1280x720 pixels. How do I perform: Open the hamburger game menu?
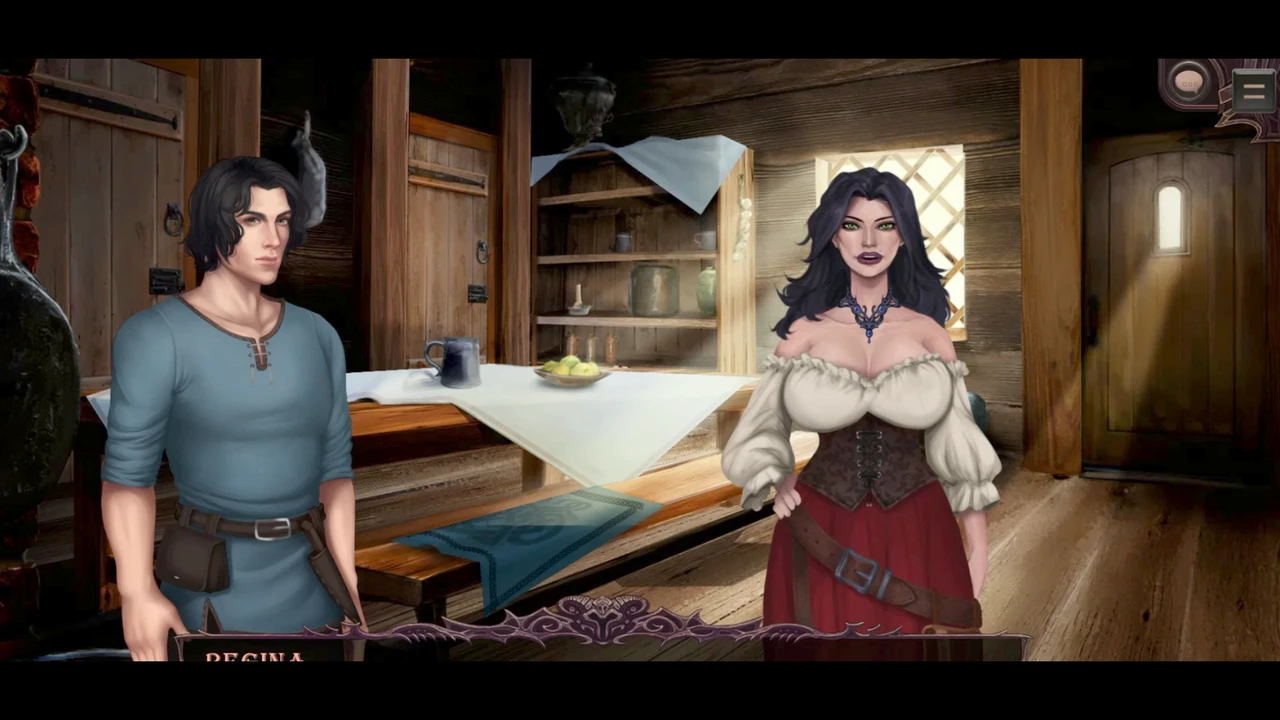click(1252, 91)
